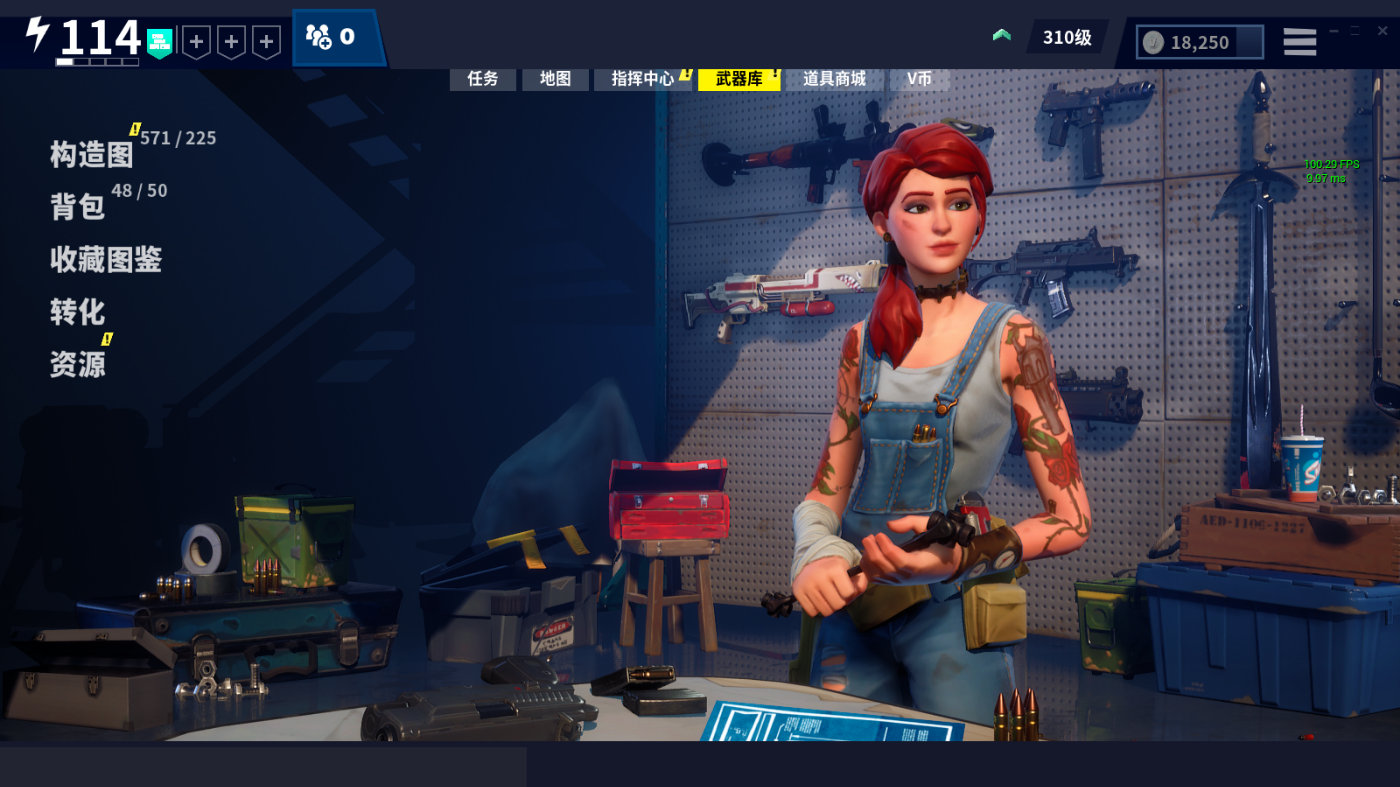Open the 道具商城 item shop tab
Screen dimensions: 1400x787
(834, 79)
